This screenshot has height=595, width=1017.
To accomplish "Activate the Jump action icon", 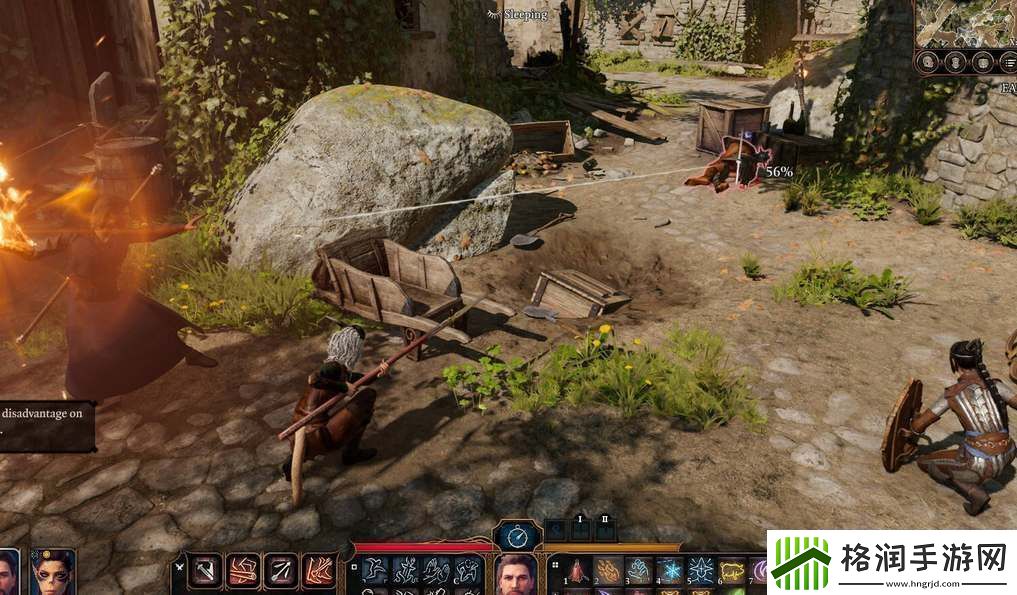I will pyautogui.click(x=376, y=570).
